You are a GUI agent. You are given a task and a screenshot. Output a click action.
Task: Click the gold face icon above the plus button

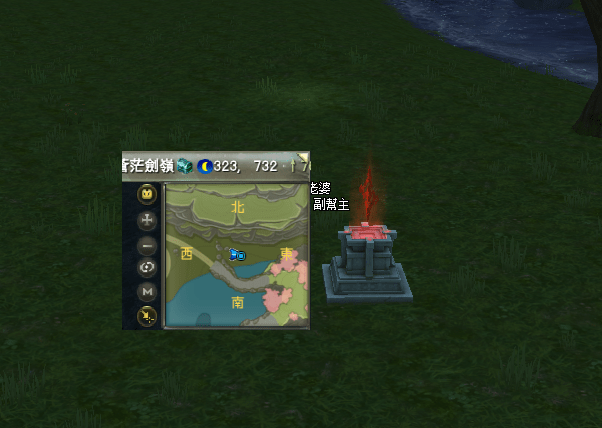pos(147,194)
